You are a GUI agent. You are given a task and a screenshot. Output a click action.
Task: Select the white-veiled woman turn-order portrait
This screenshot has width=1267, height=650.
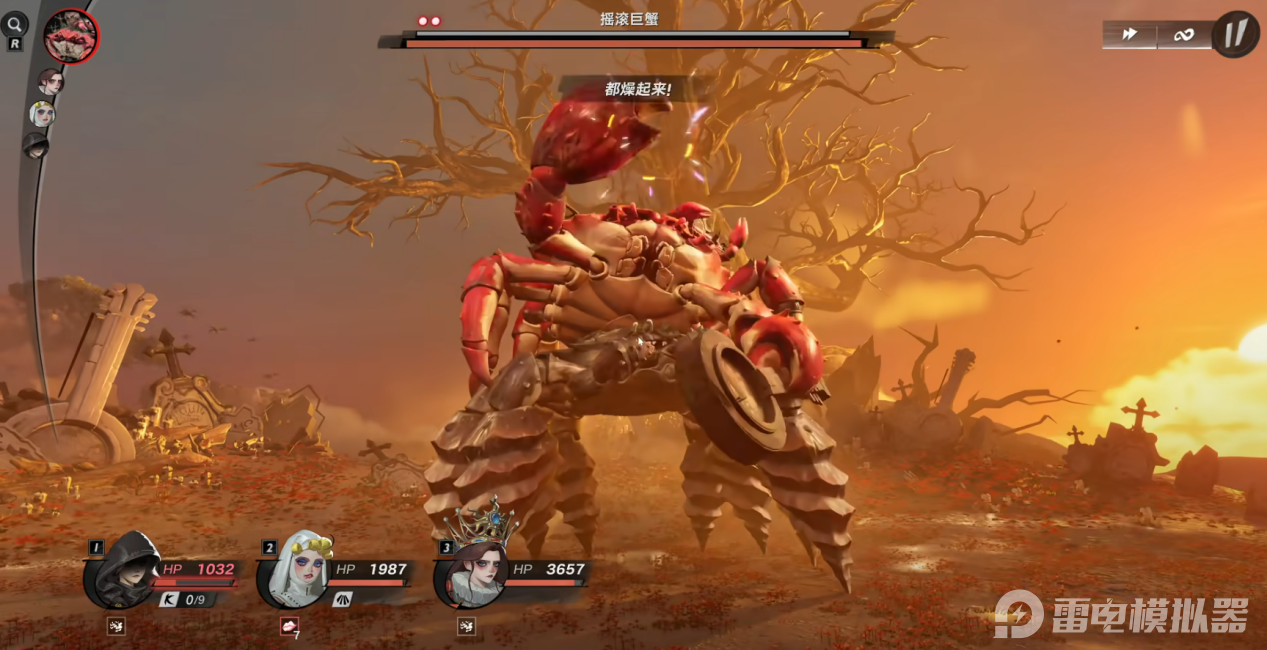[41, 113]
